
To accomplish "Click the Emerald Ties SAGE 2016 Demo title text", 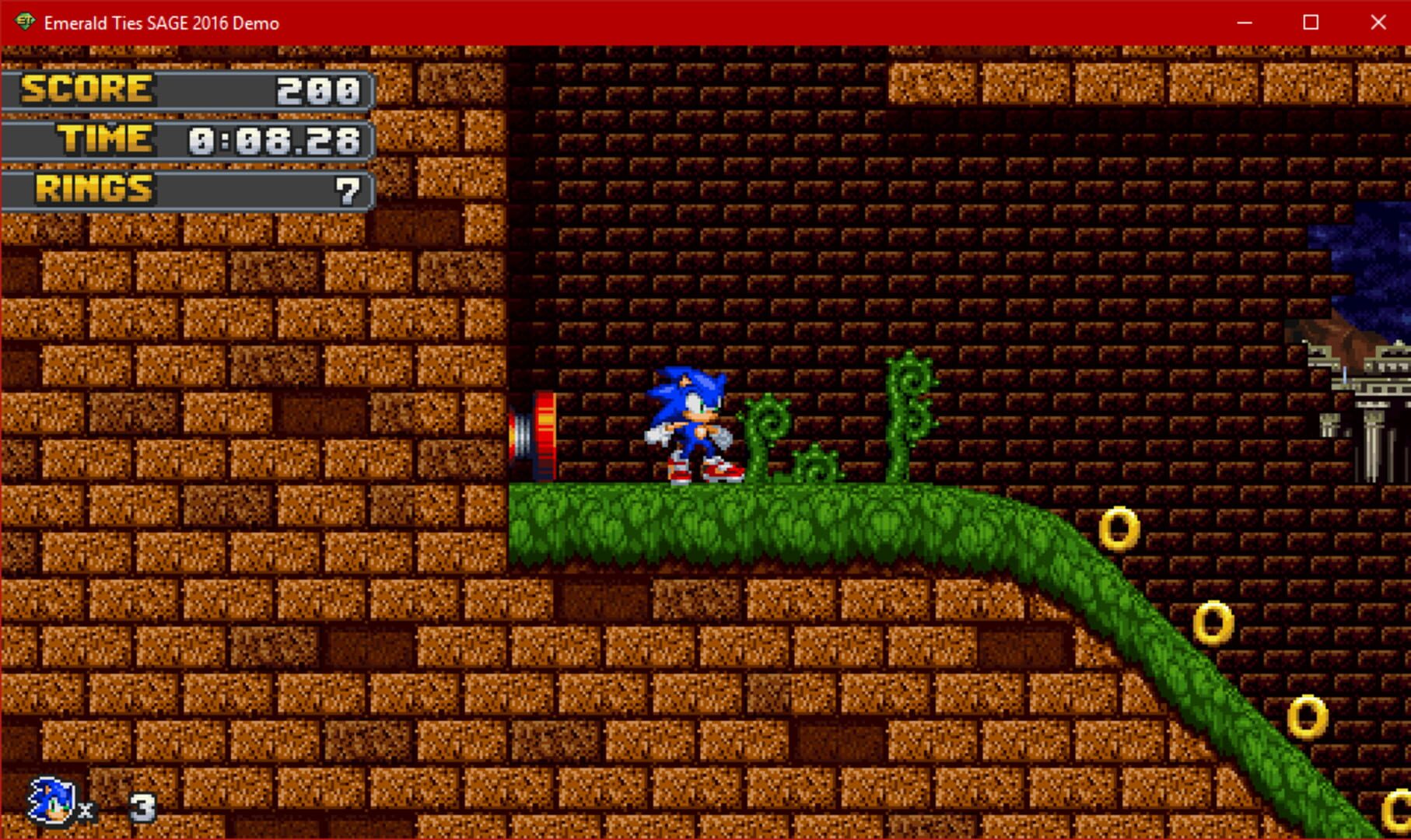I will [160, 23].
